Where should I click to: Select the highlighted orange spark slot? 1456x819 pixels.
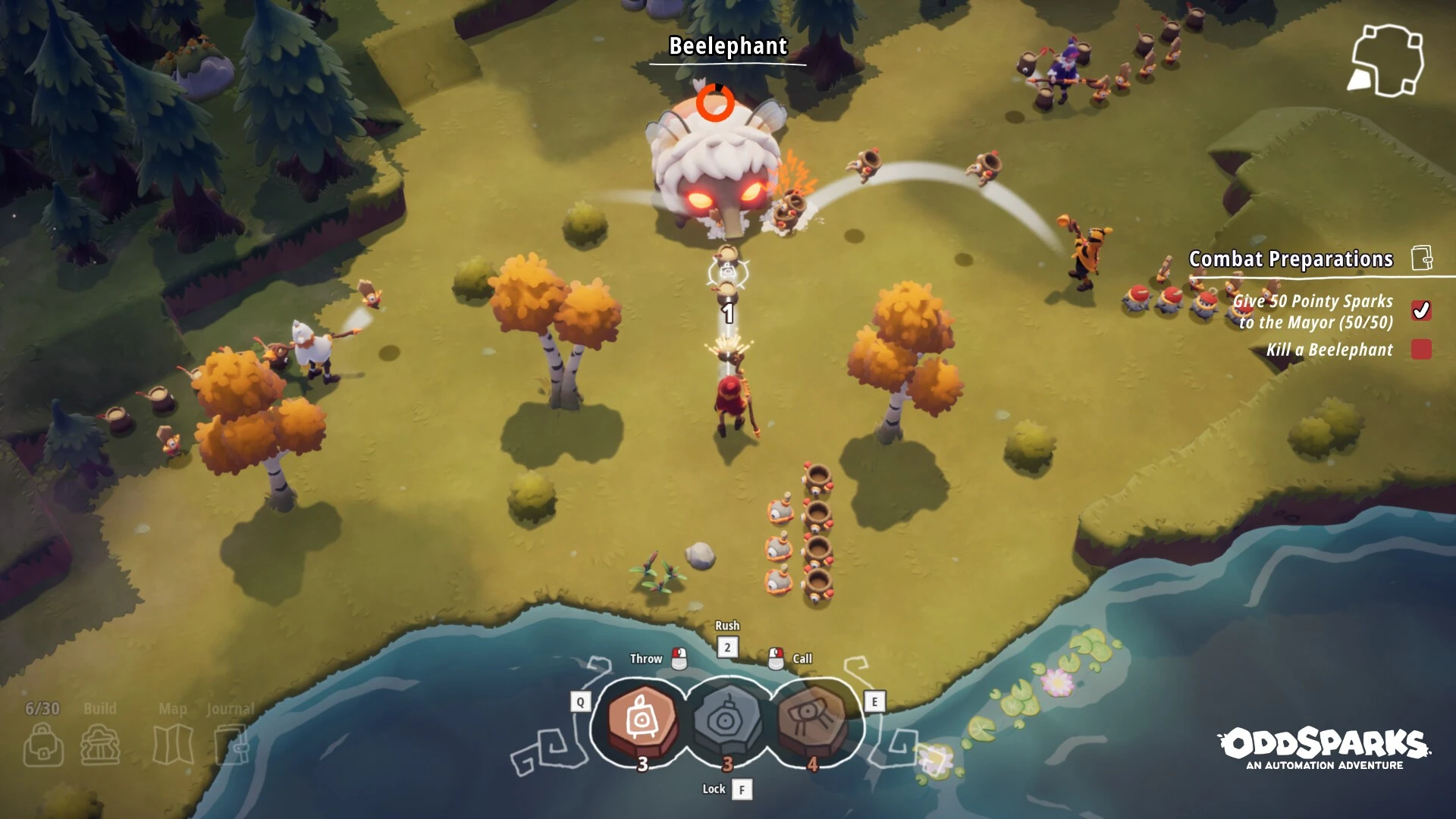pos(642,719)
